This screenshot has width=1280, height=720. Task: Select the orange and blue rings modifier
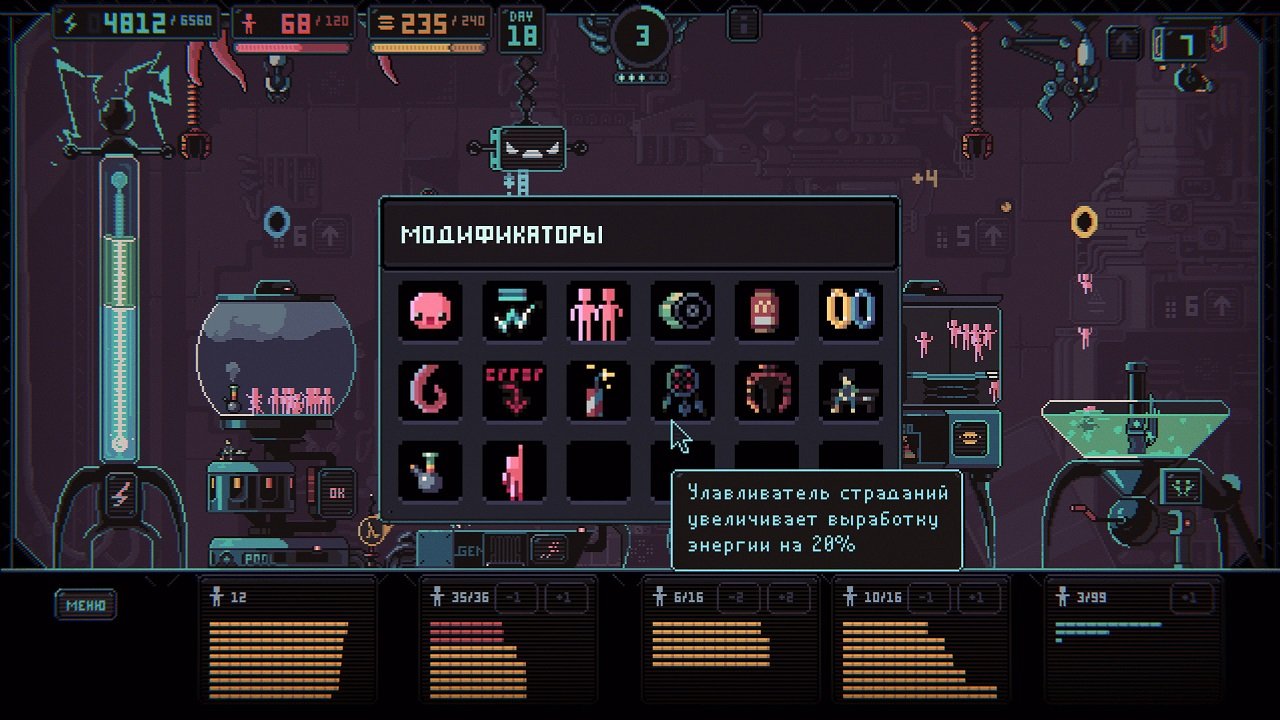[850, 311]
